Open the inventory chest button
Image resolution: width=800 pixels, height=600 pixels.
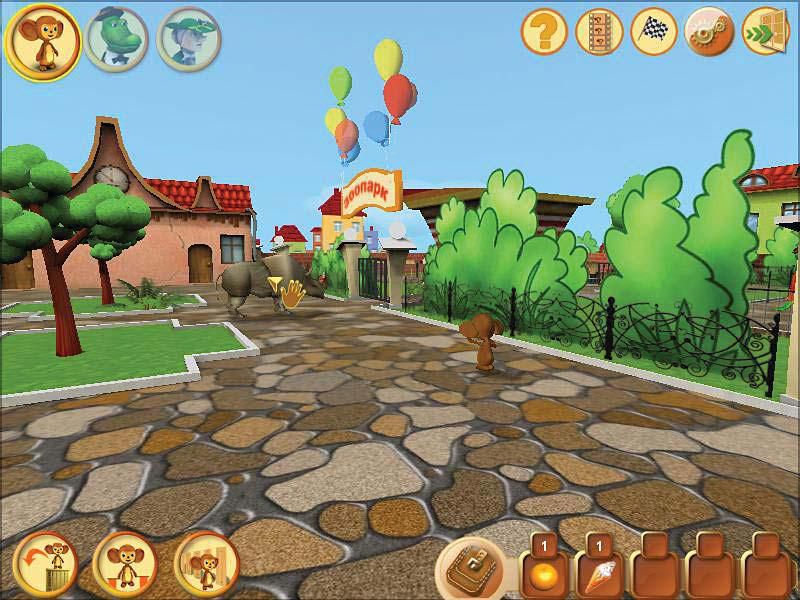pos(472,568)
